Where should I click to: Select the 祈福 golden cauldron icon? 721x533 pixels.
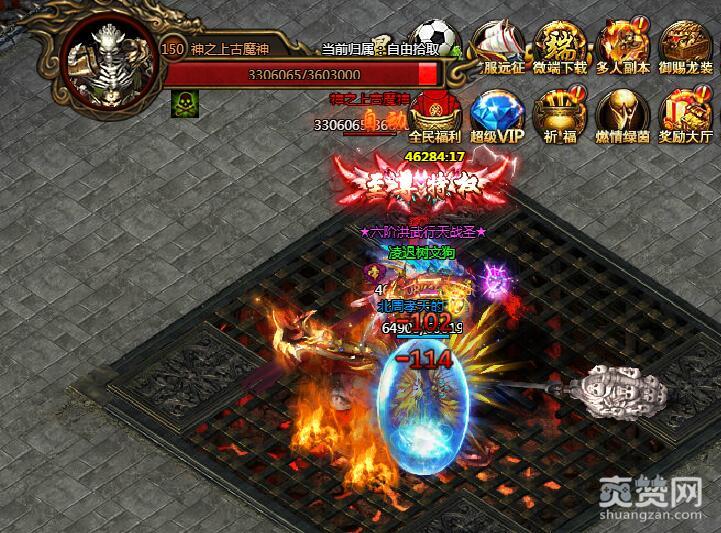[x=560, y=110]
